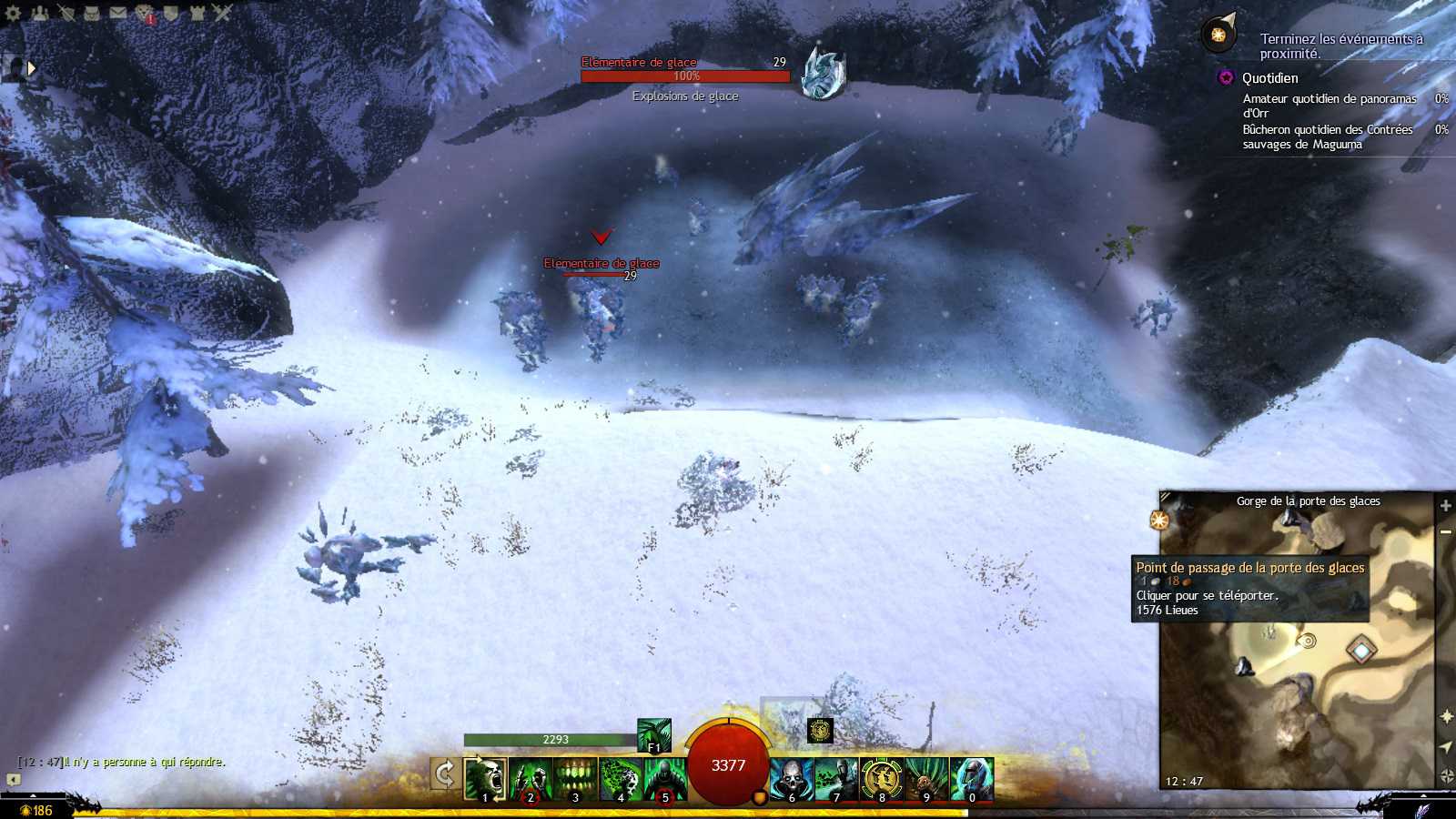The image size is (1456, 819).
Task: Activate the golden signet skill in slot 8
Action: 881,779
